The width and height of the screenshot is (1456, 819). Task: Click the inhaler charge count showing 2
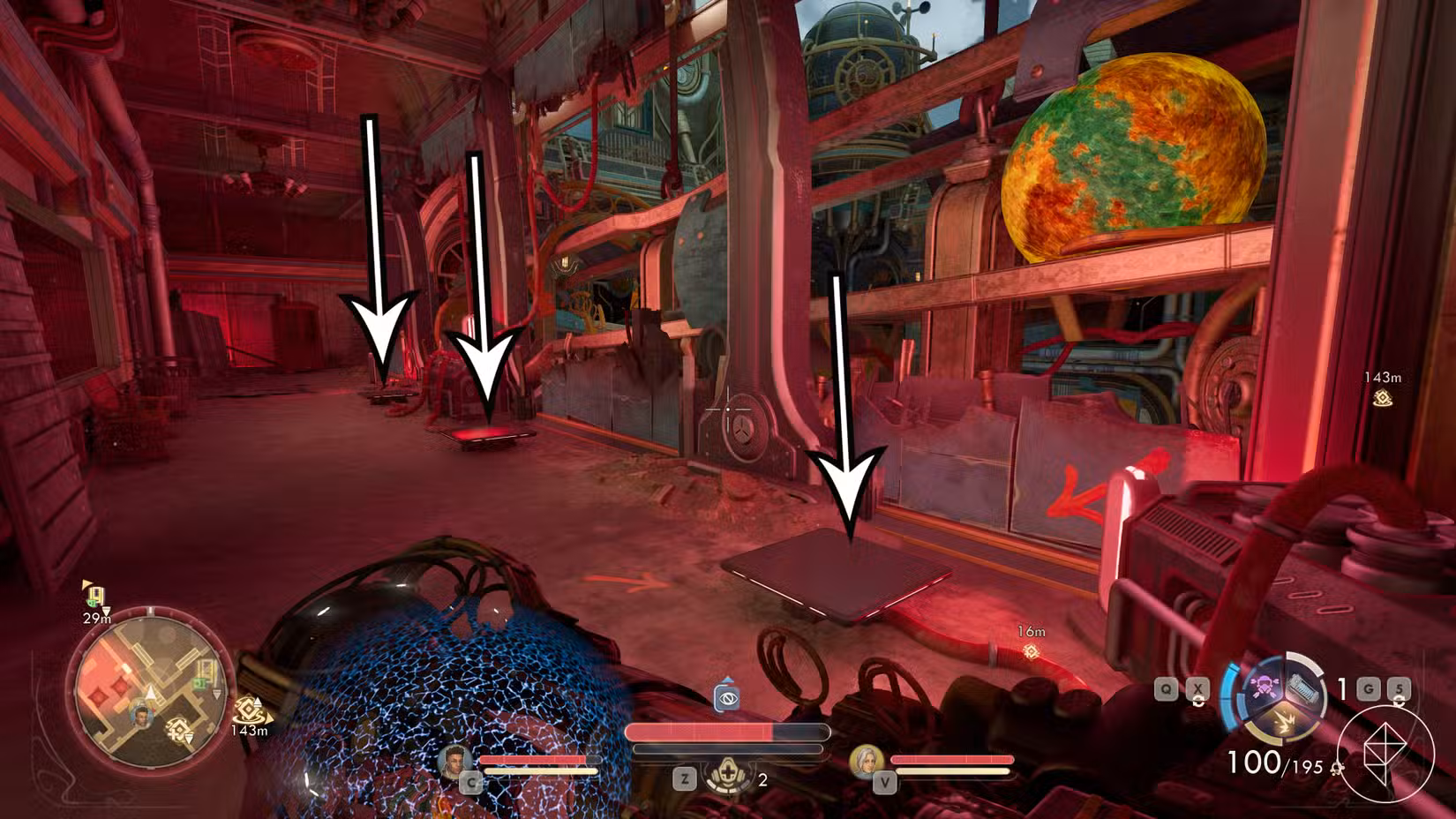(763, 780)
